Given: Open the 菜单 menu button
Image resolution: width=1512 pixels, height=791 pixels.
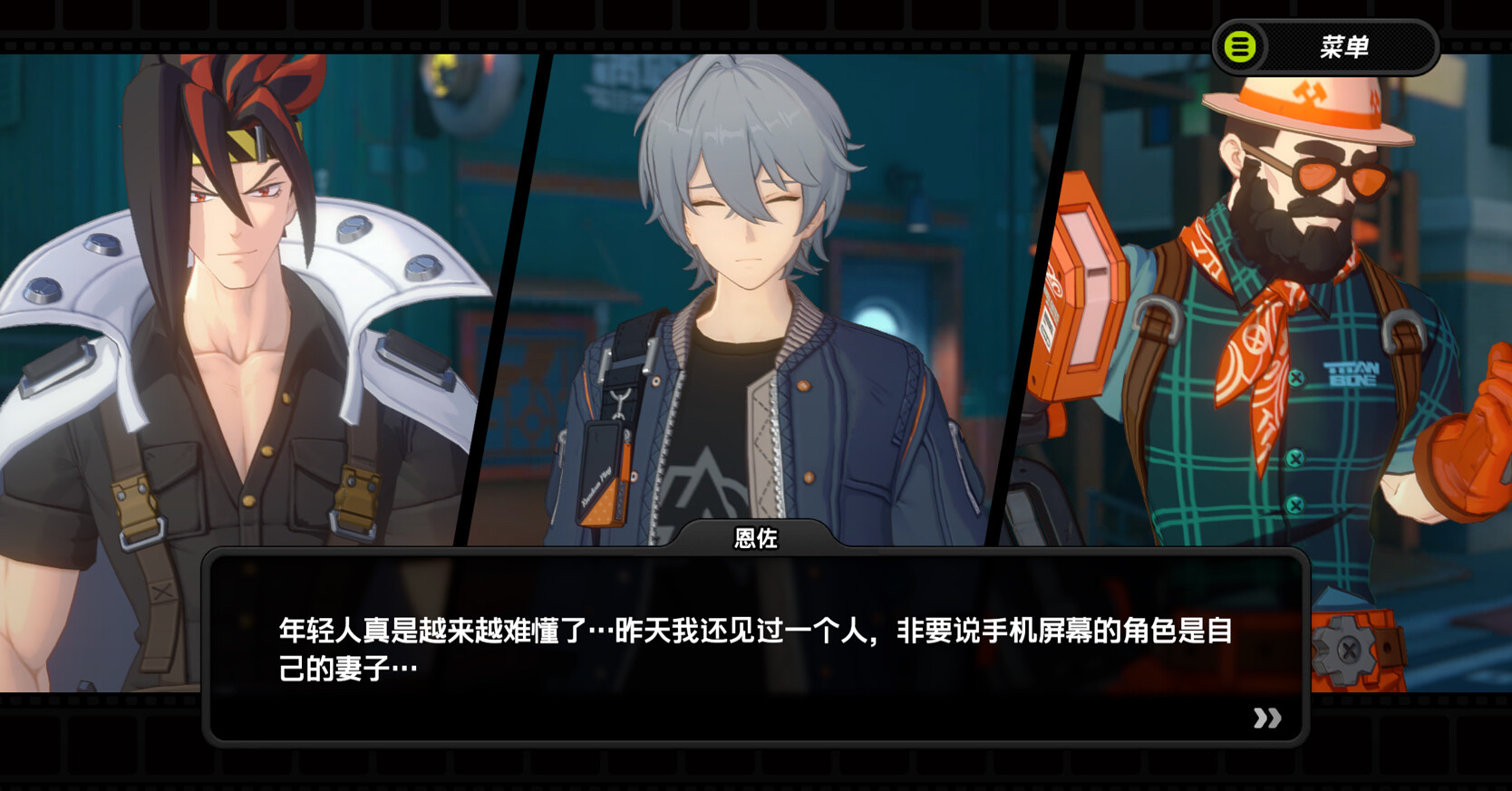Looking at the screenshot, I should click(1324, 47).
